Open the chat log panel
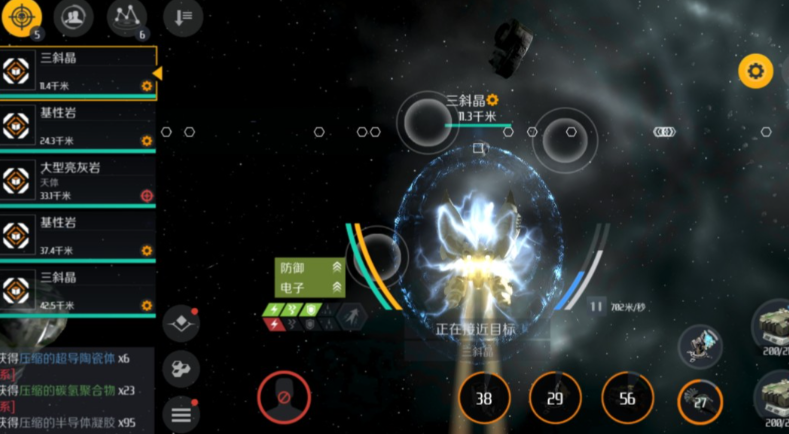The height and width of the screenshot is (434, 789). click(x=70, y=390)
